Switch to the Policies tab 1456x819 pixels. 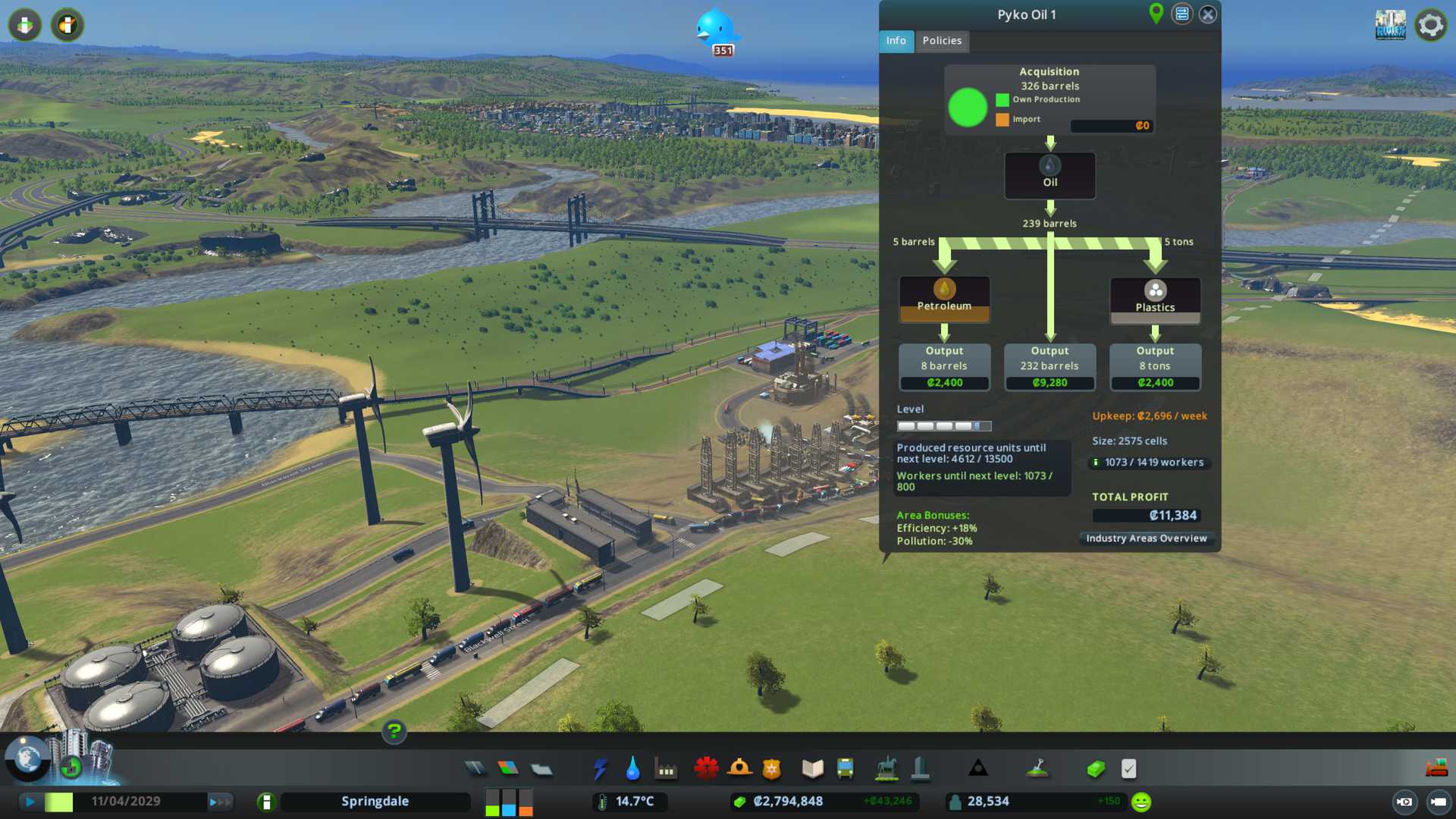click(x=942, y=41)
